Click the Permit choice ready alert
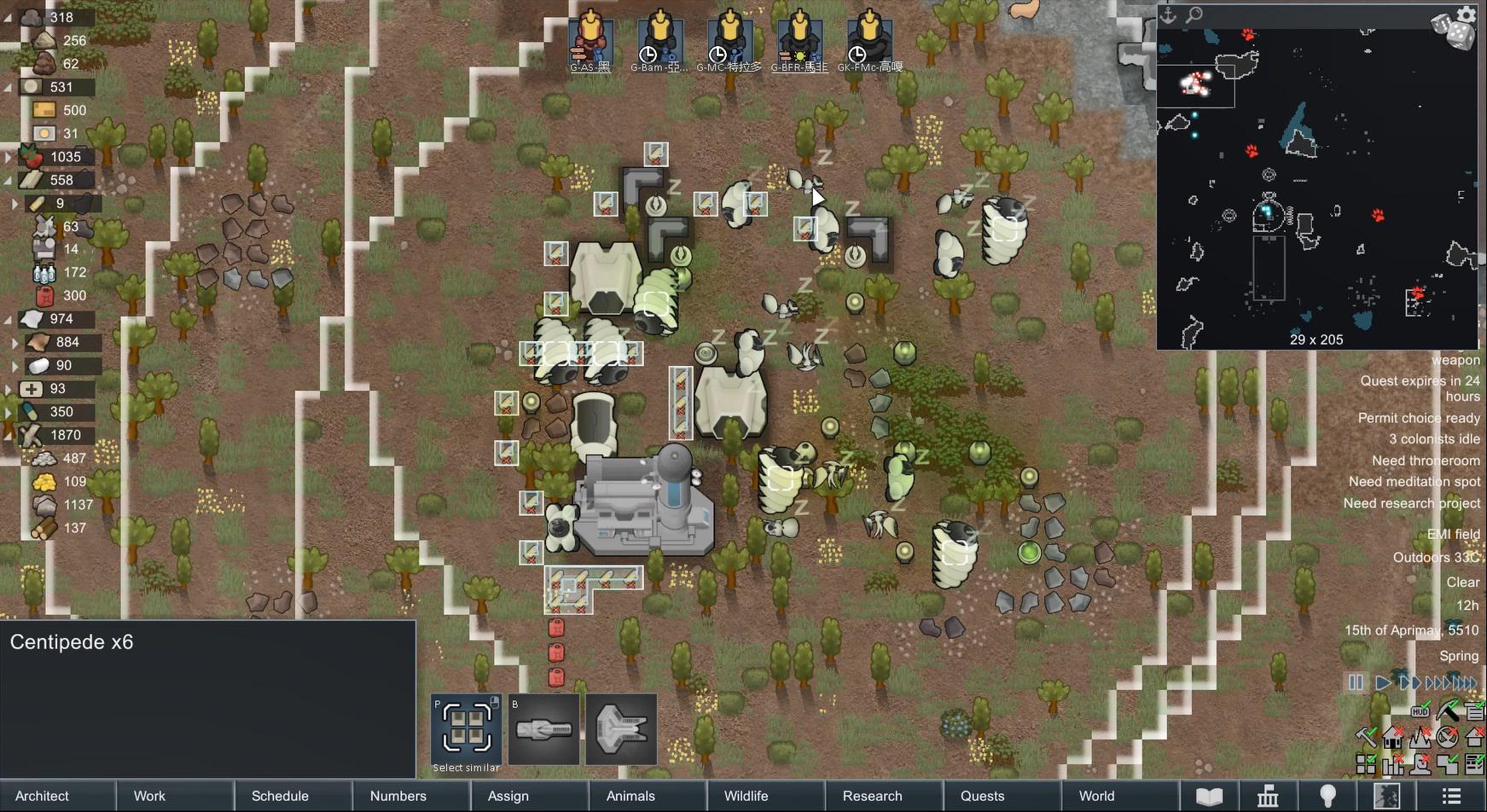The width and height of the screenshot is (1487, 812). 1419,418
